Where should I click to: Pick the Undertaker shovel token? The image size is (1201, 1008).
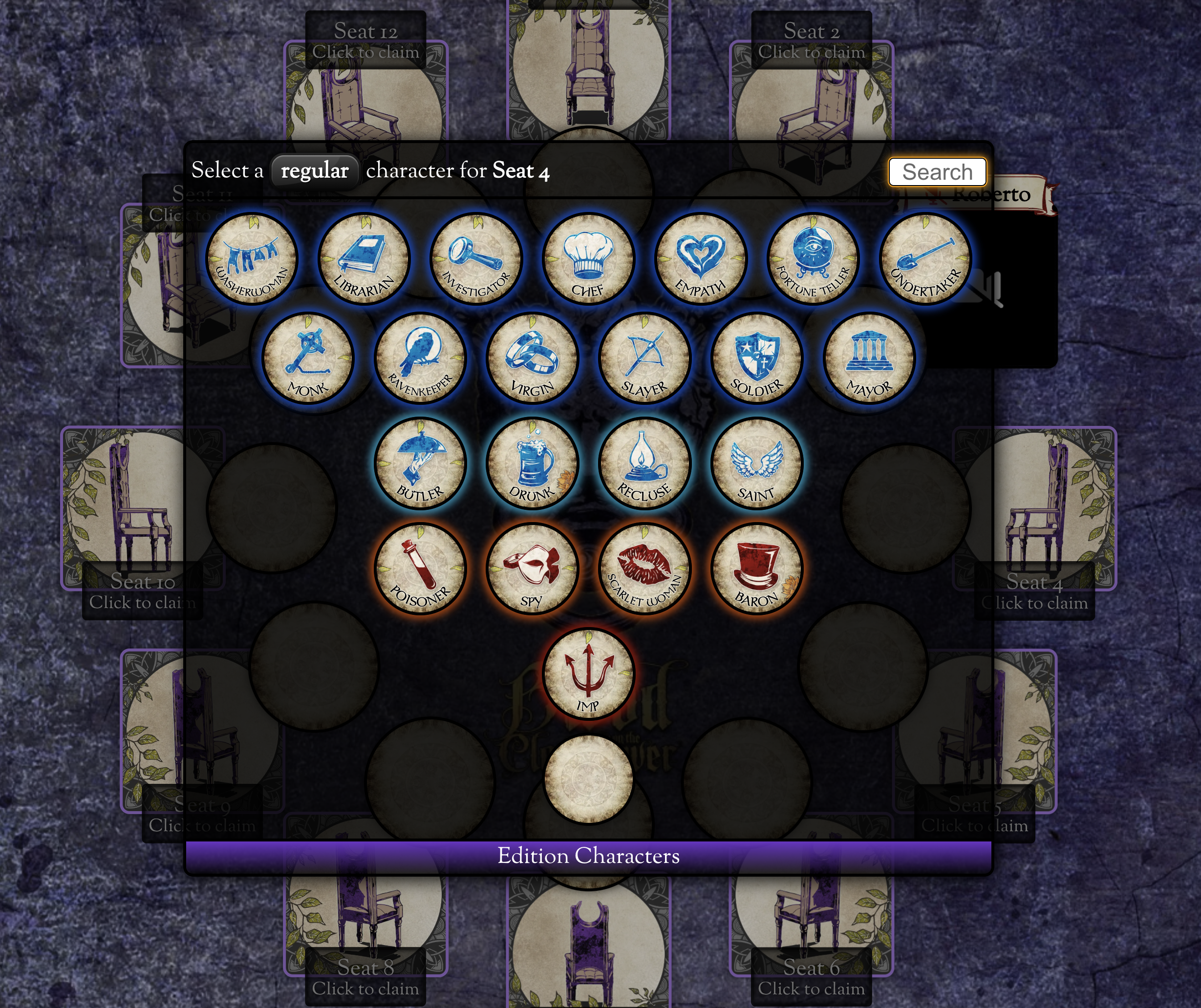click(x=925, y=260)
